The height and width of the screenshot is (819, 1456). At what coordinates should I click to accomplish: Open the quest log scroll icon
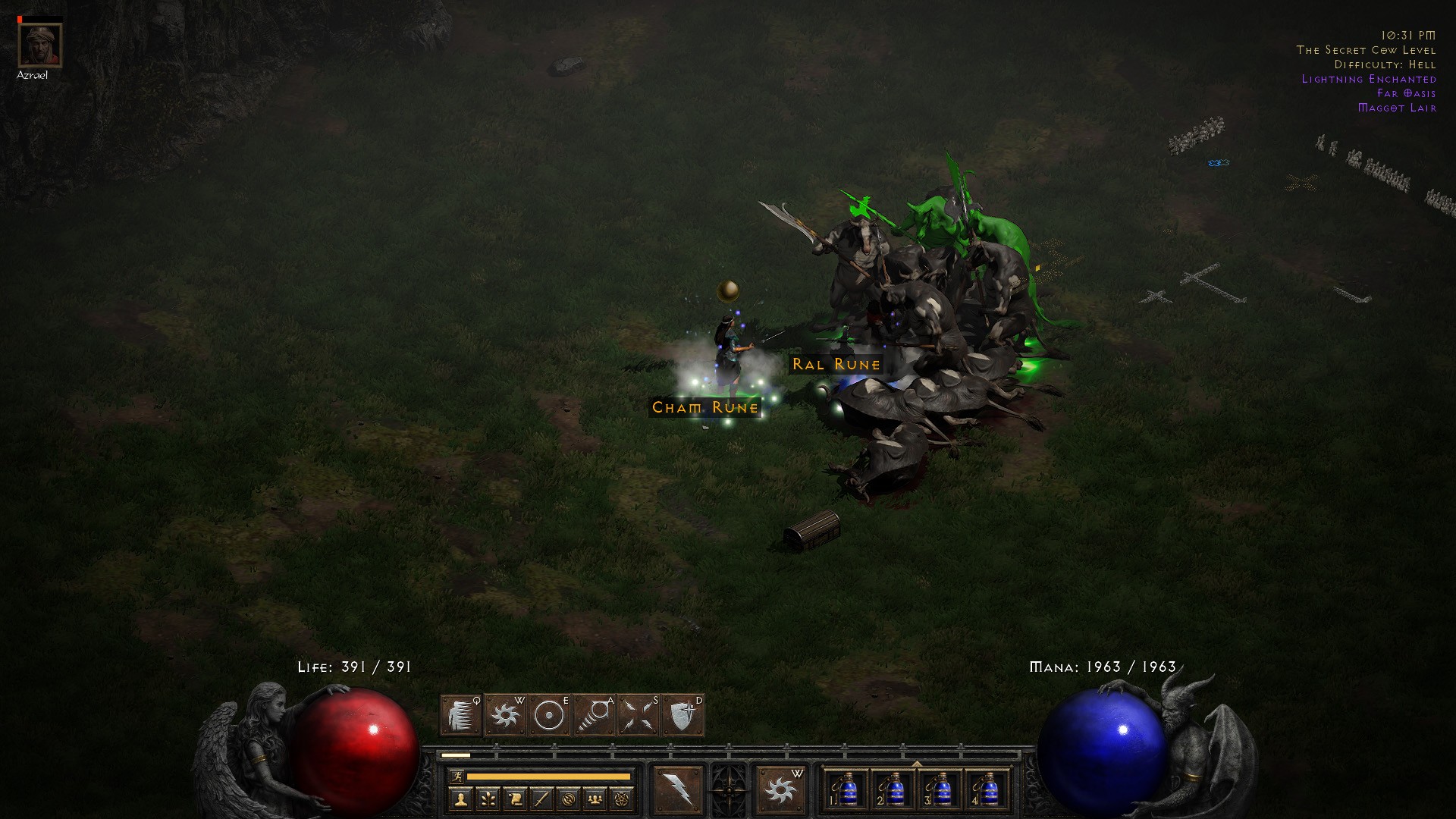(x=515, y=799)
